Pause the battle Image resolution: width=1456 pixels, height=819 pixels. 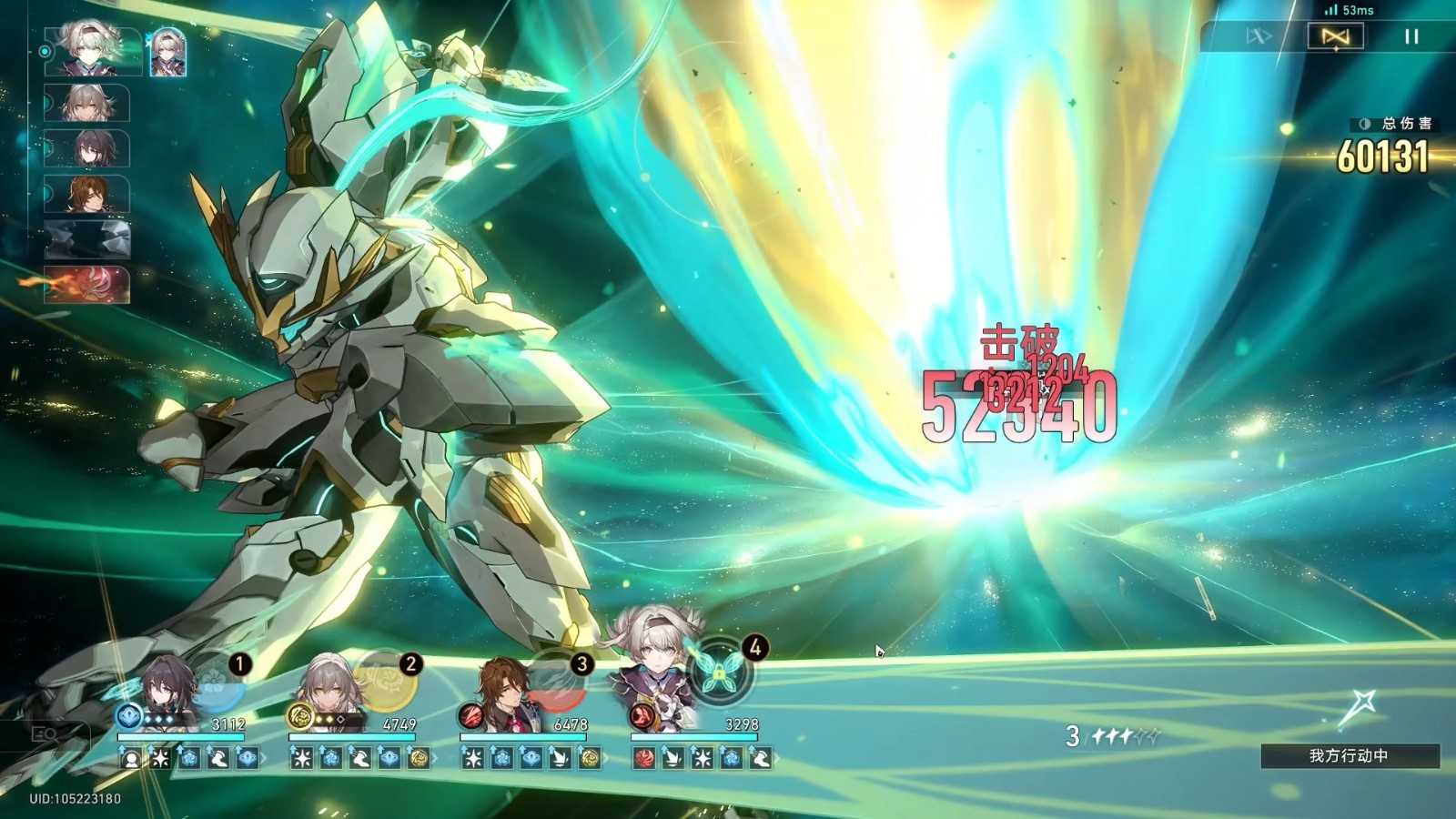click(x=1411, y=36)
